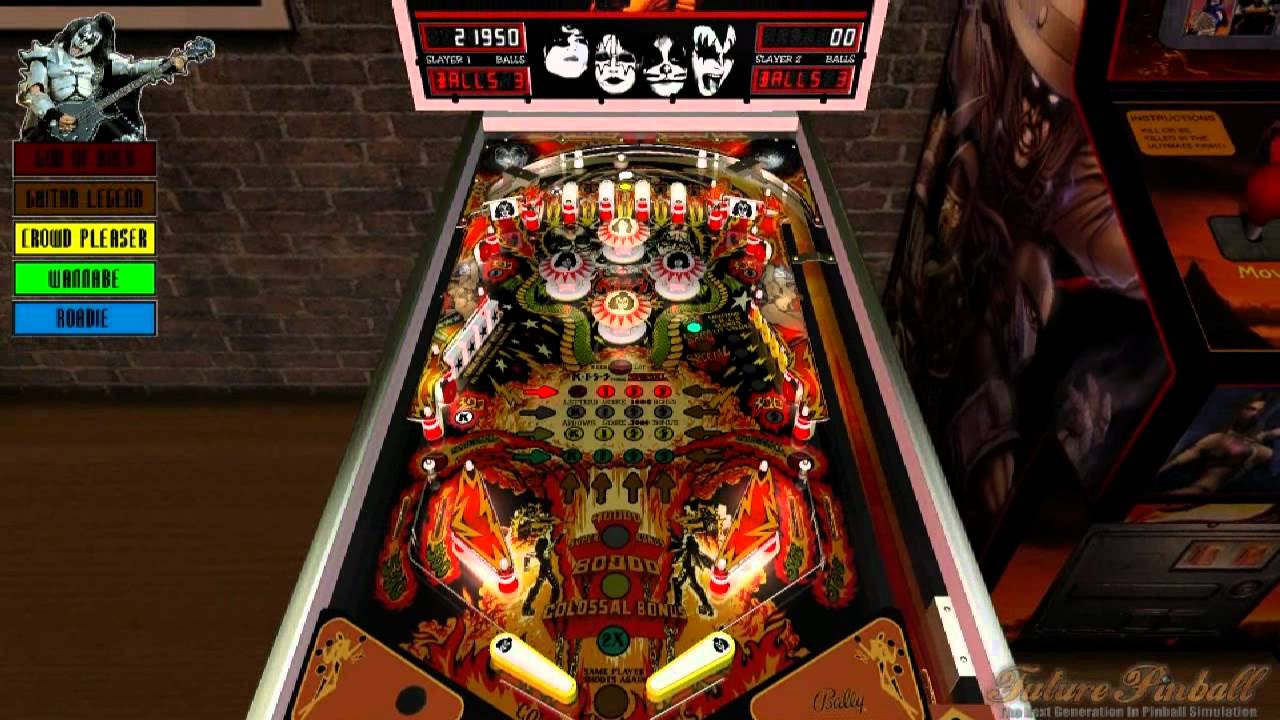This screenshot has height=720, width=1280.
Task: Click the SLAYER 1 balls counter panel
Action: click(x=478, y=80)
